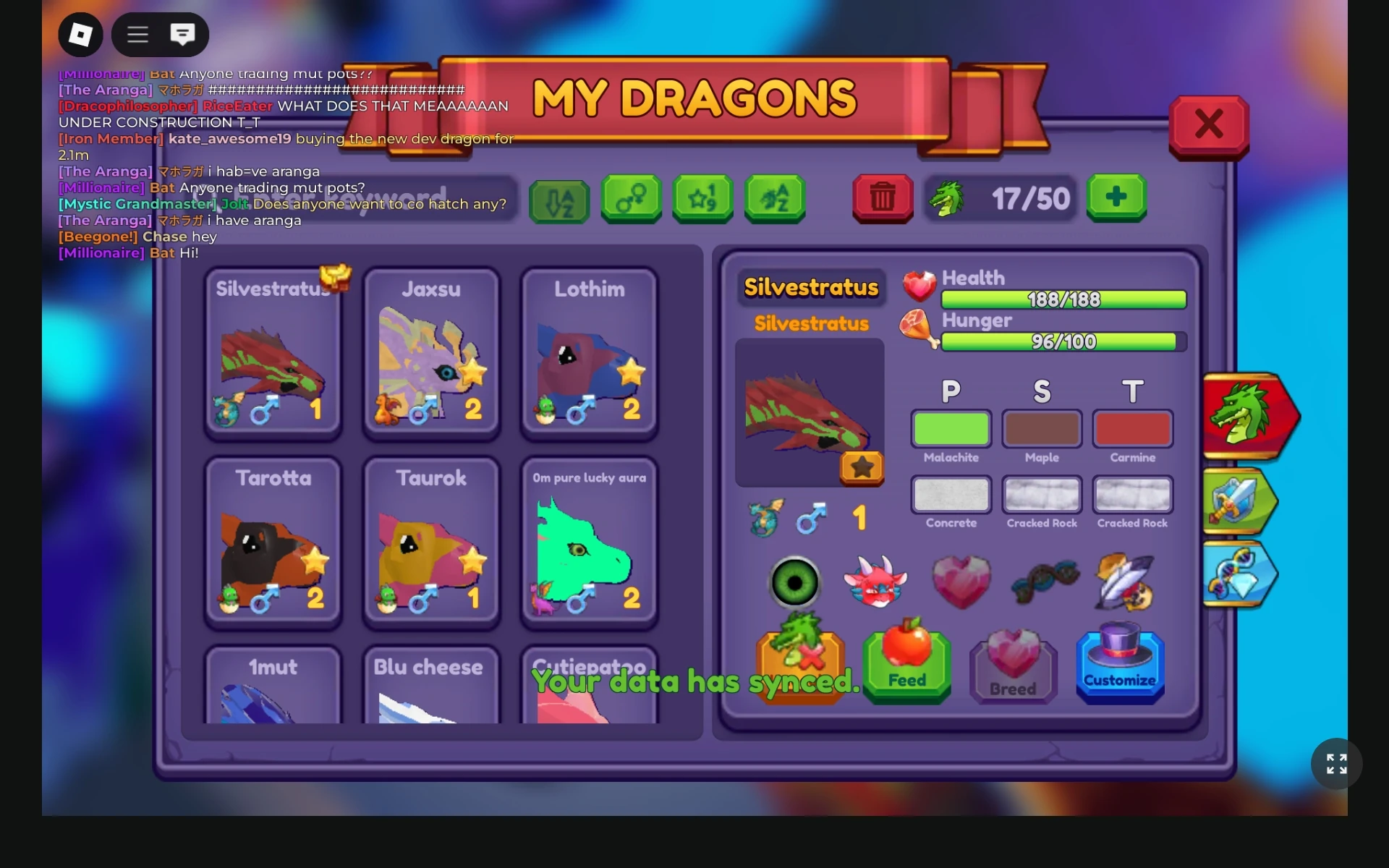Image resolution: width=1389 pixels, height=868 pixels.
Task: Select the Taurok dragon thumbnail
Action: tap(431, 542)
